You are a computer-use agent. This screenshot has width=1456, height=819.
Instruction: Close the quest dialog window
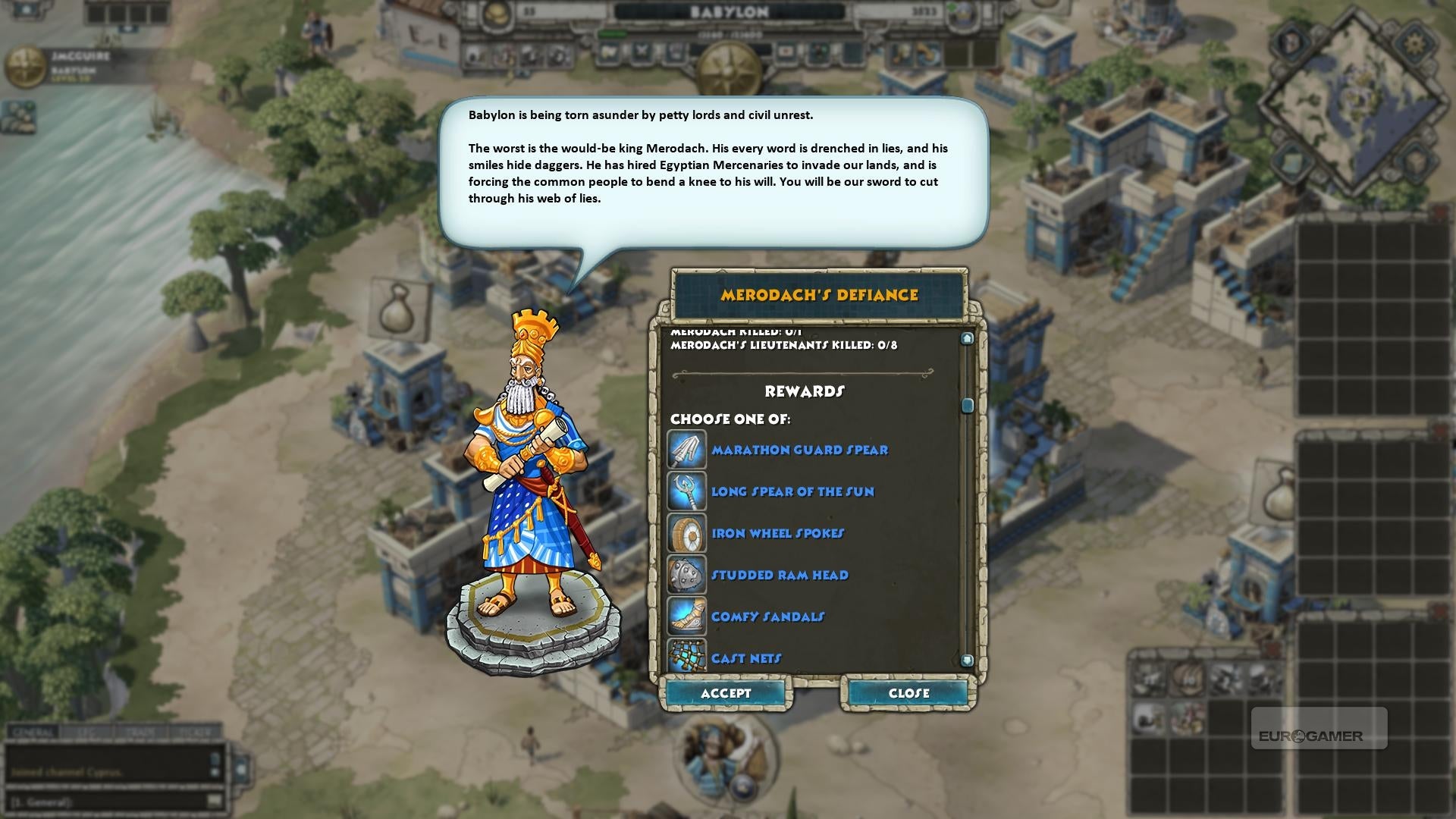[908, 693]
